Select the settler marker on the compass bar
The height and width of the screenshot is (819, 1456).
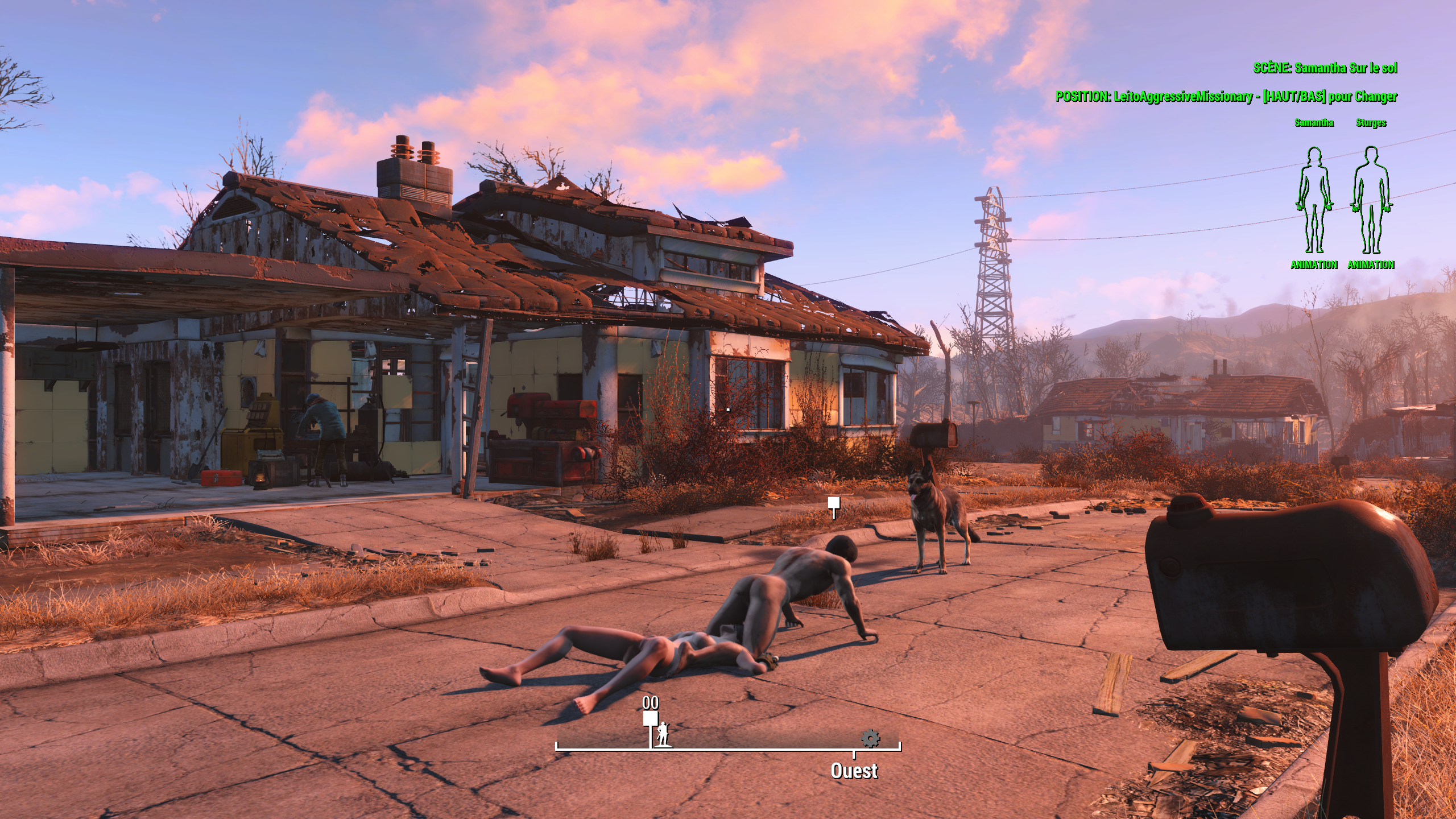pos(663,735)
